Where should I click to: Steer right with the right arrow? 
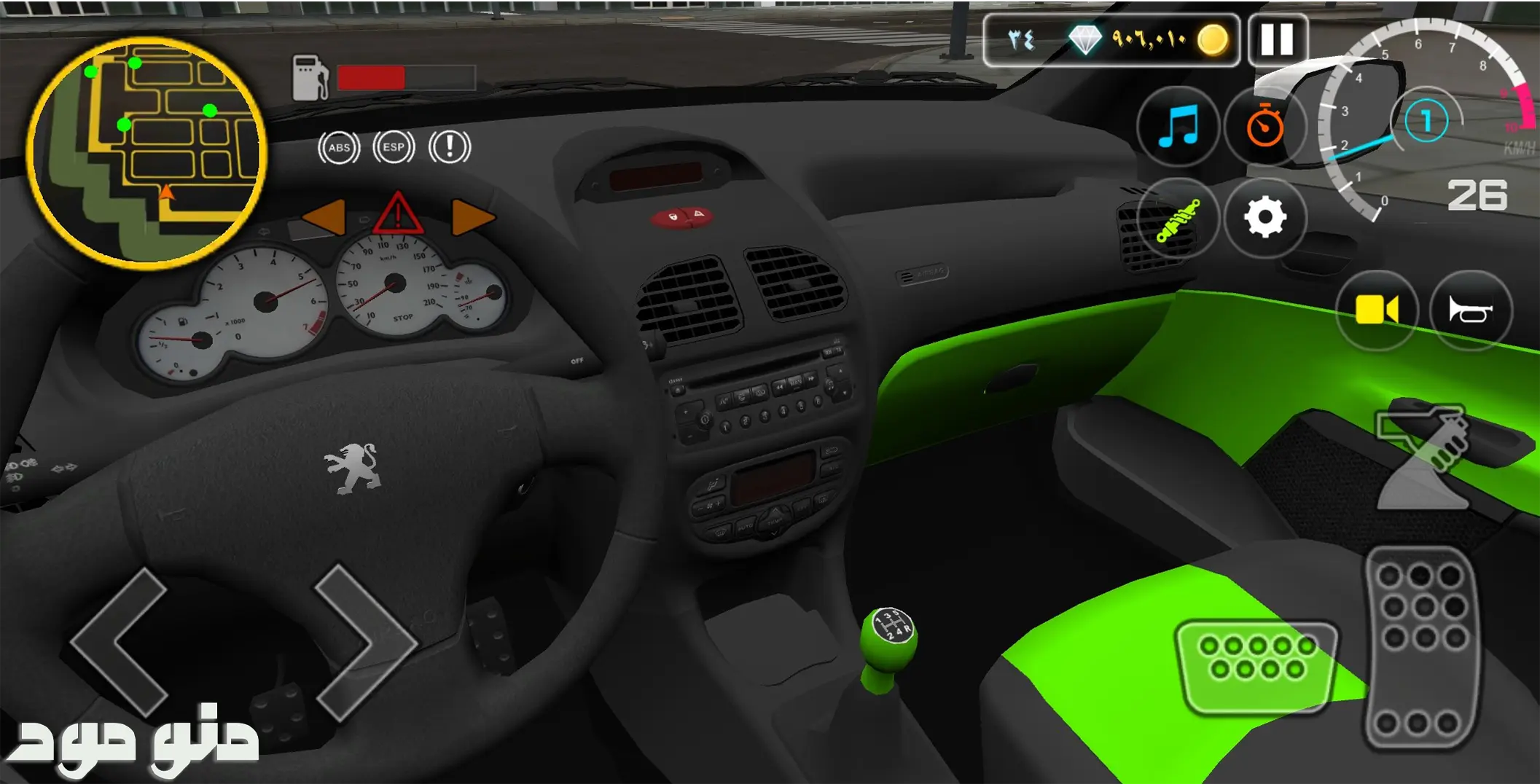click(x=364, y=642)
